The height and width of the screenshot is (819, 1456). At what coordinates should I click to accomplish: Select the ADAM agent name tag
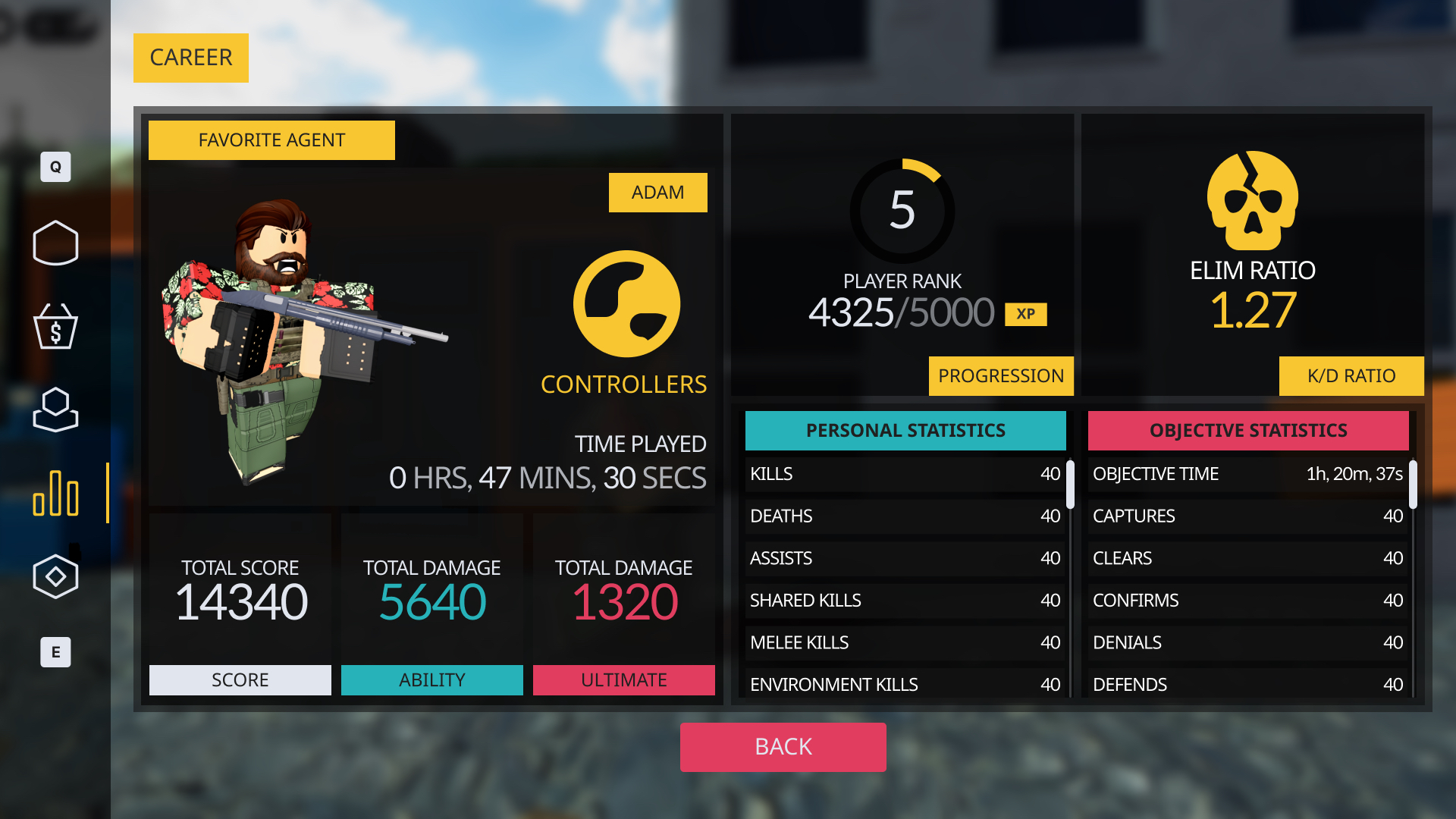(x=657, y=193)
